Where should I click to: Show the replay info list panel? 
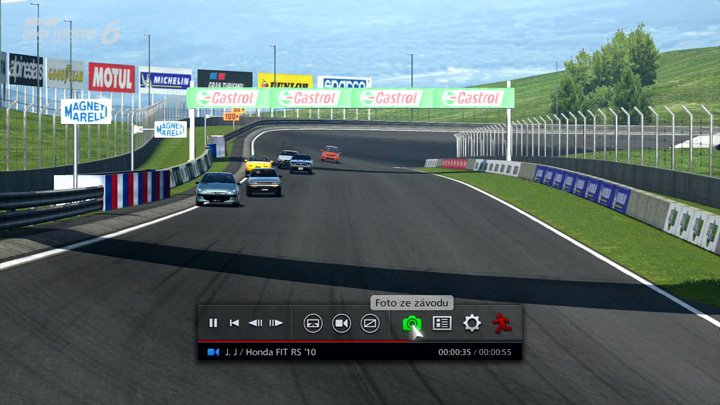442,323
